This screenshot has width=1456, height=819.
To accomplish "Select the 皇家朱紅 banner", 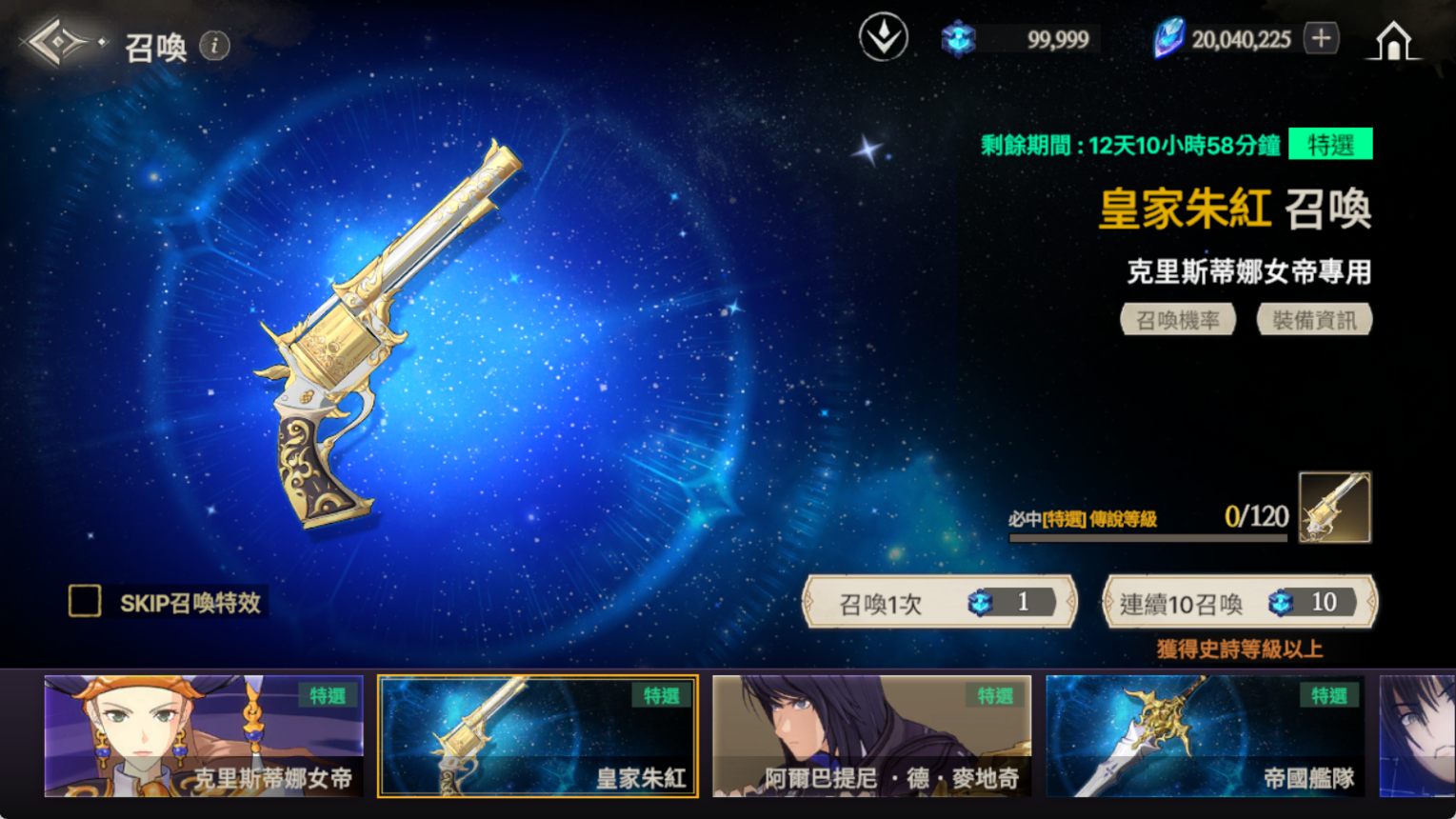I will (x=538, y=735).
